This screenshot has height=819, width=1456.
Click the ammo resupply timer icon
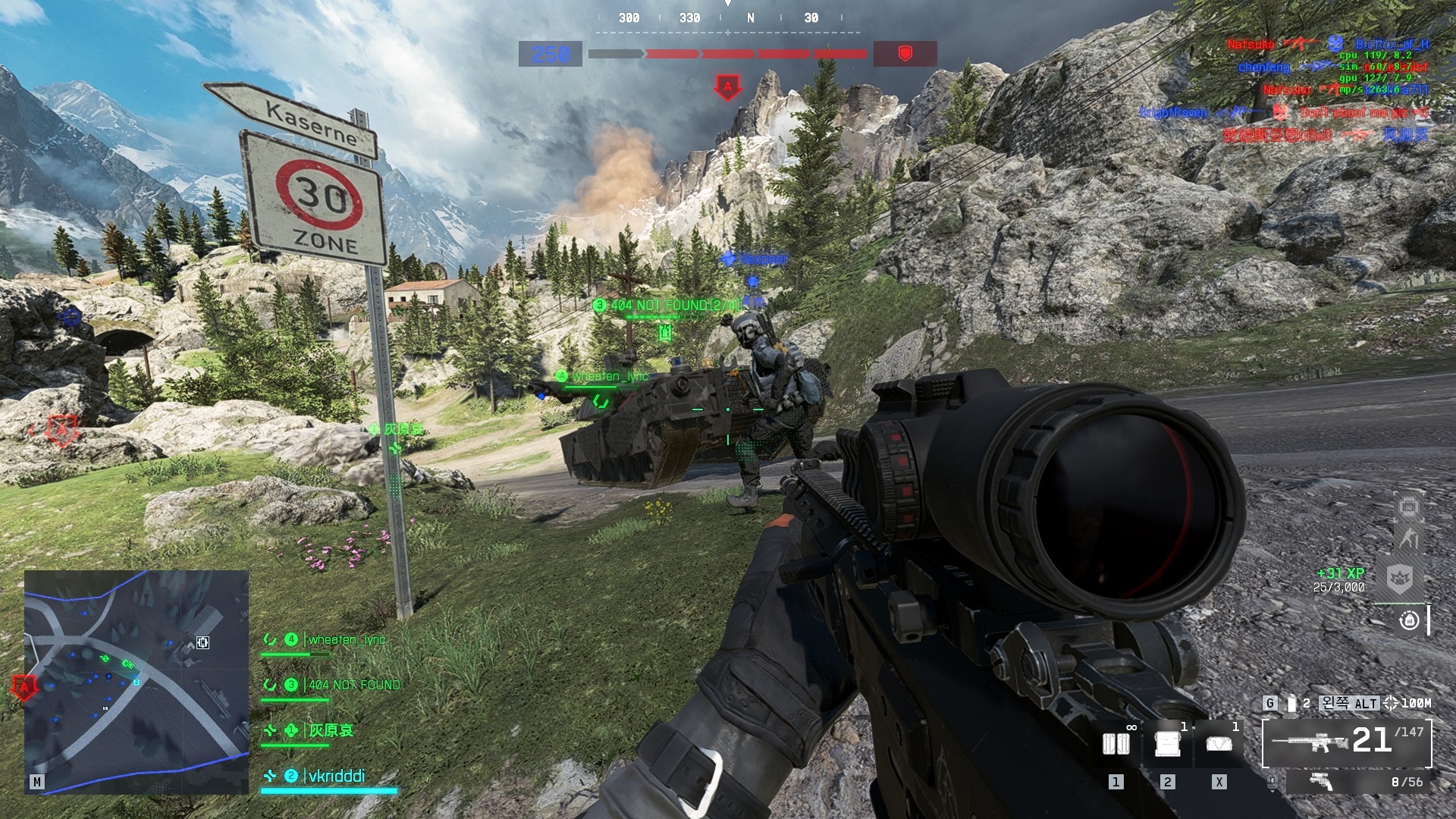click(1409, 621)
